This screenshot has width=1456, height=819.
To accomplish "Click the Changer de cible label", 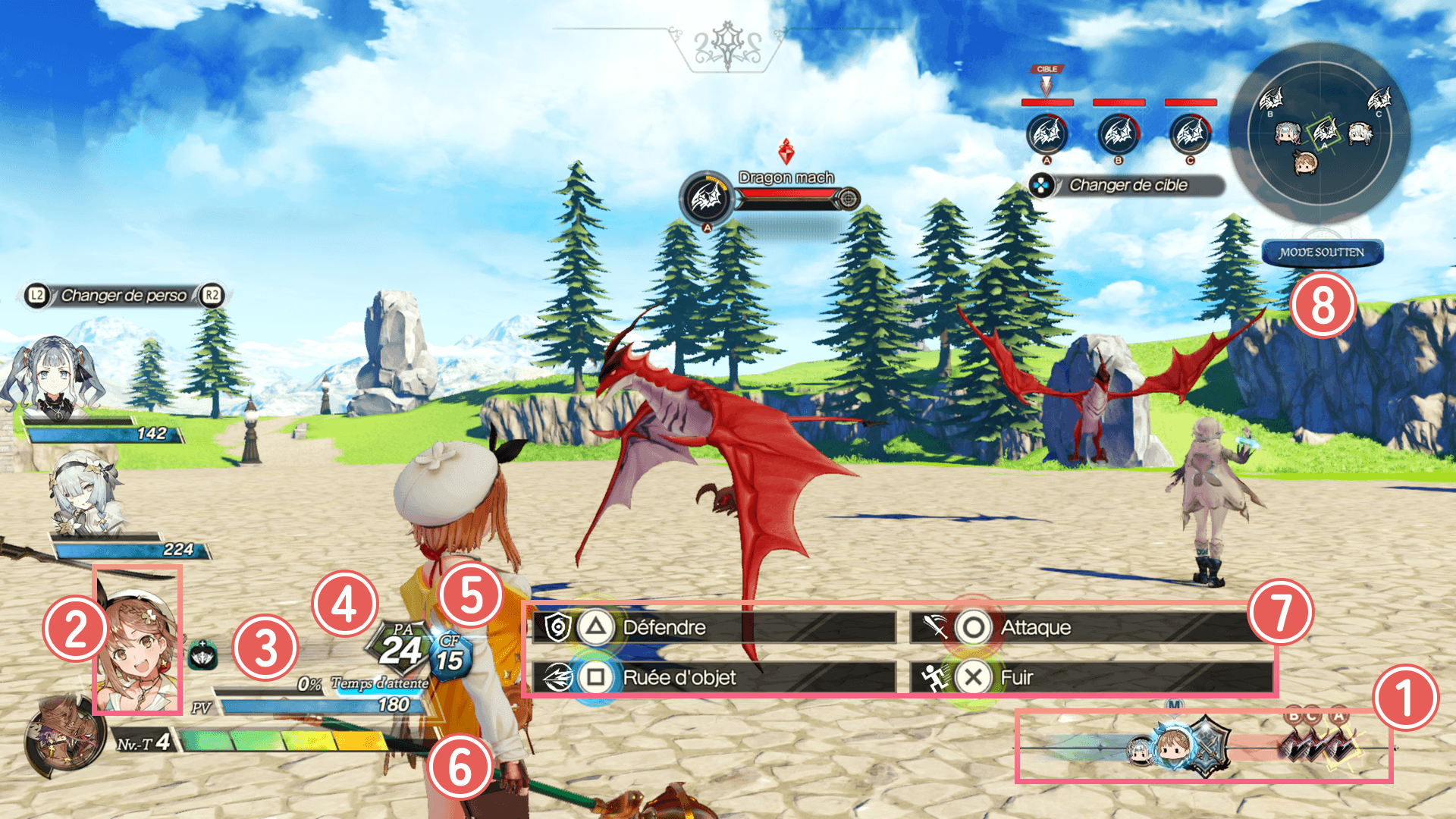I will [1128, 185].
